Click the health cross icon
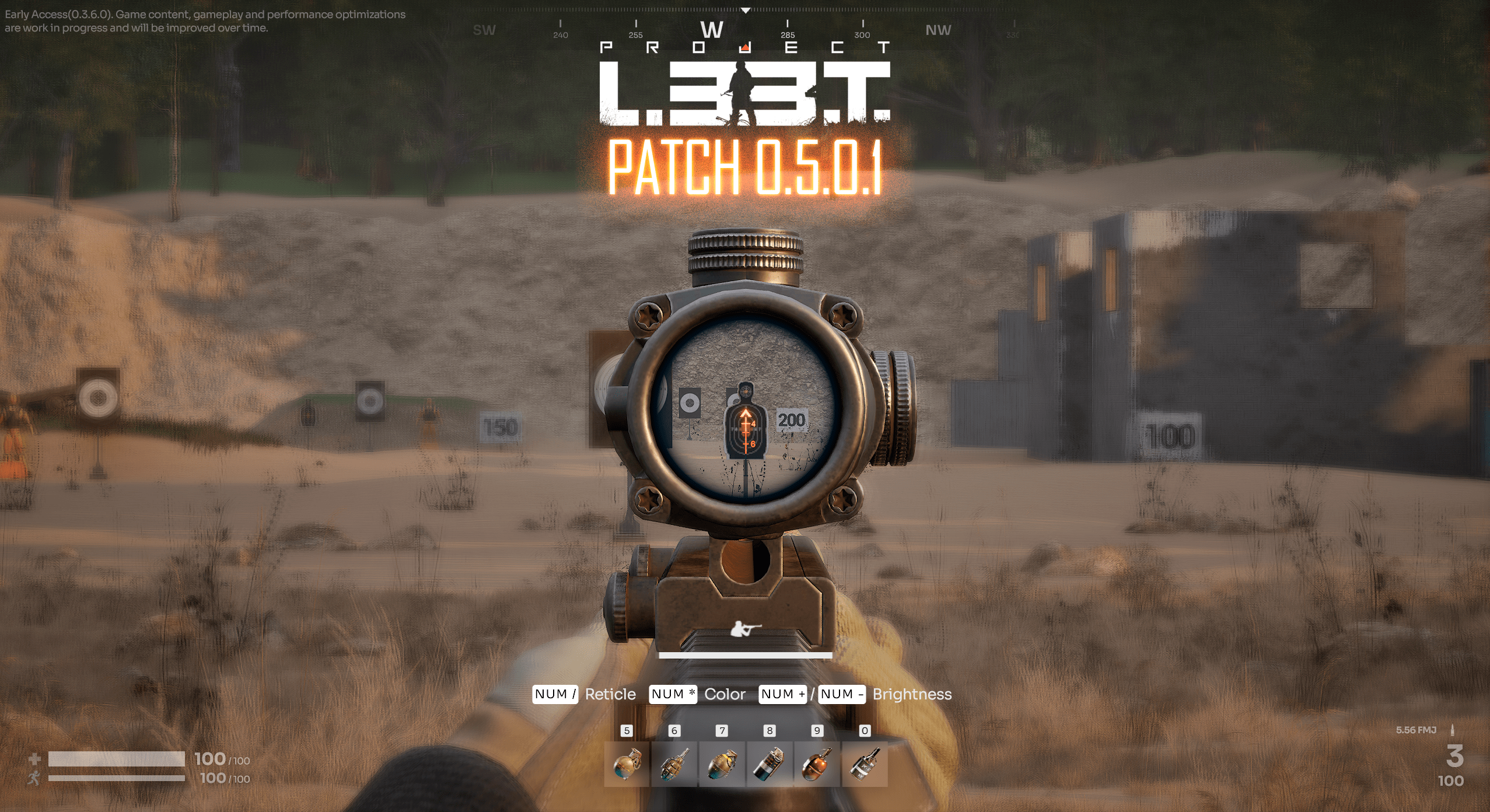This screenshot has width=1490, height=812. (35, 760)
